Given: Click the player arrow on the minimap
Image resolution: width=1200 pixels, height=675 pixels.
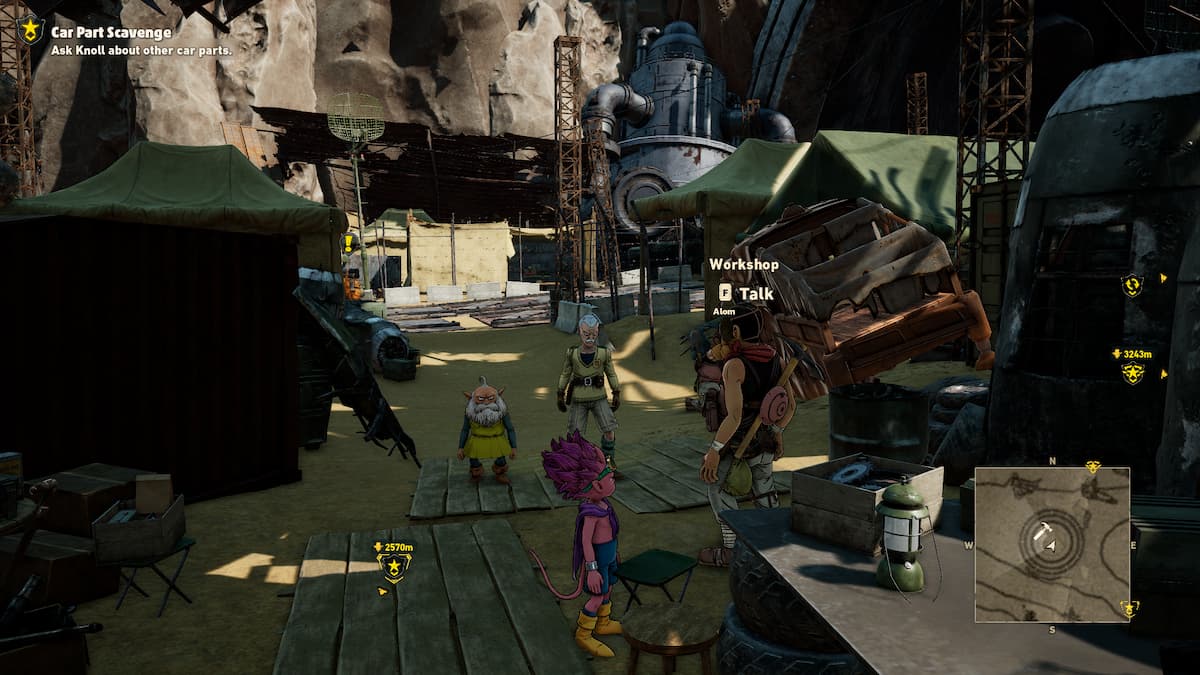Looking at the screenshot, I should coord(1048,542).
